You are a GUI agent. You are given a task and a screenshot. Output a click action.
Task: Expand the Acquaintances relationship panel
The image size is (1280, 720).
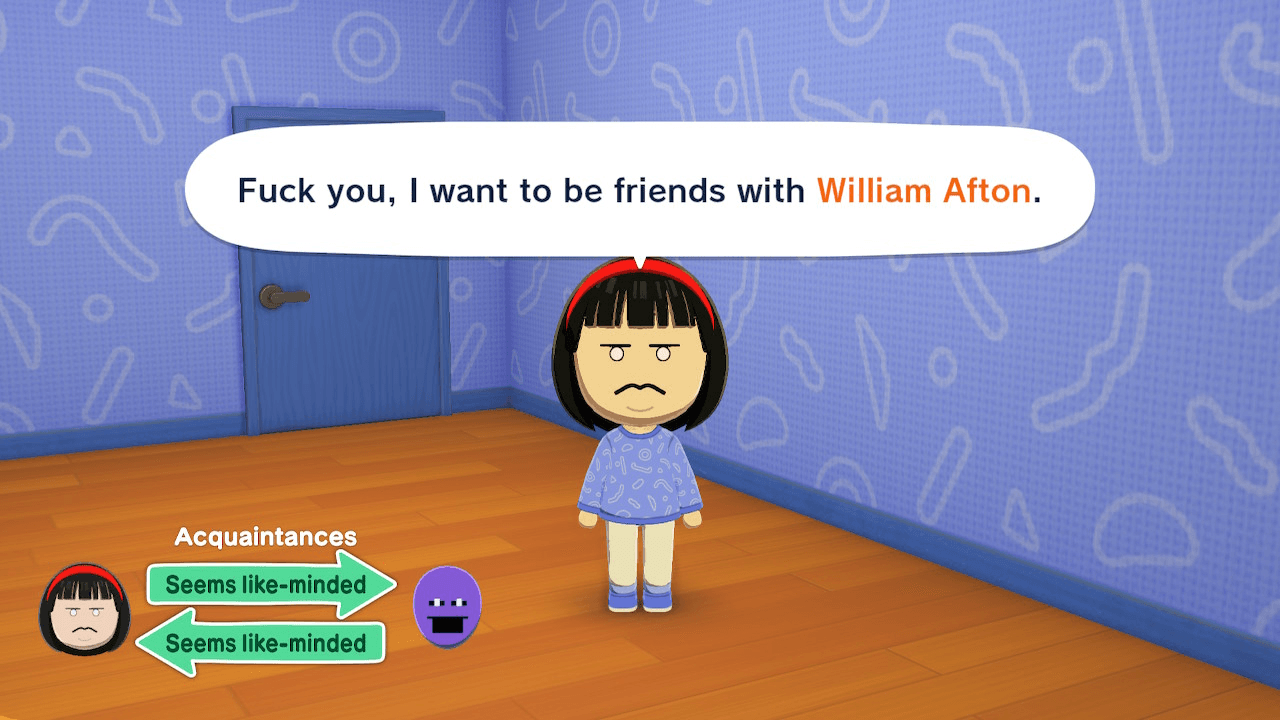(x=264, y=536)
